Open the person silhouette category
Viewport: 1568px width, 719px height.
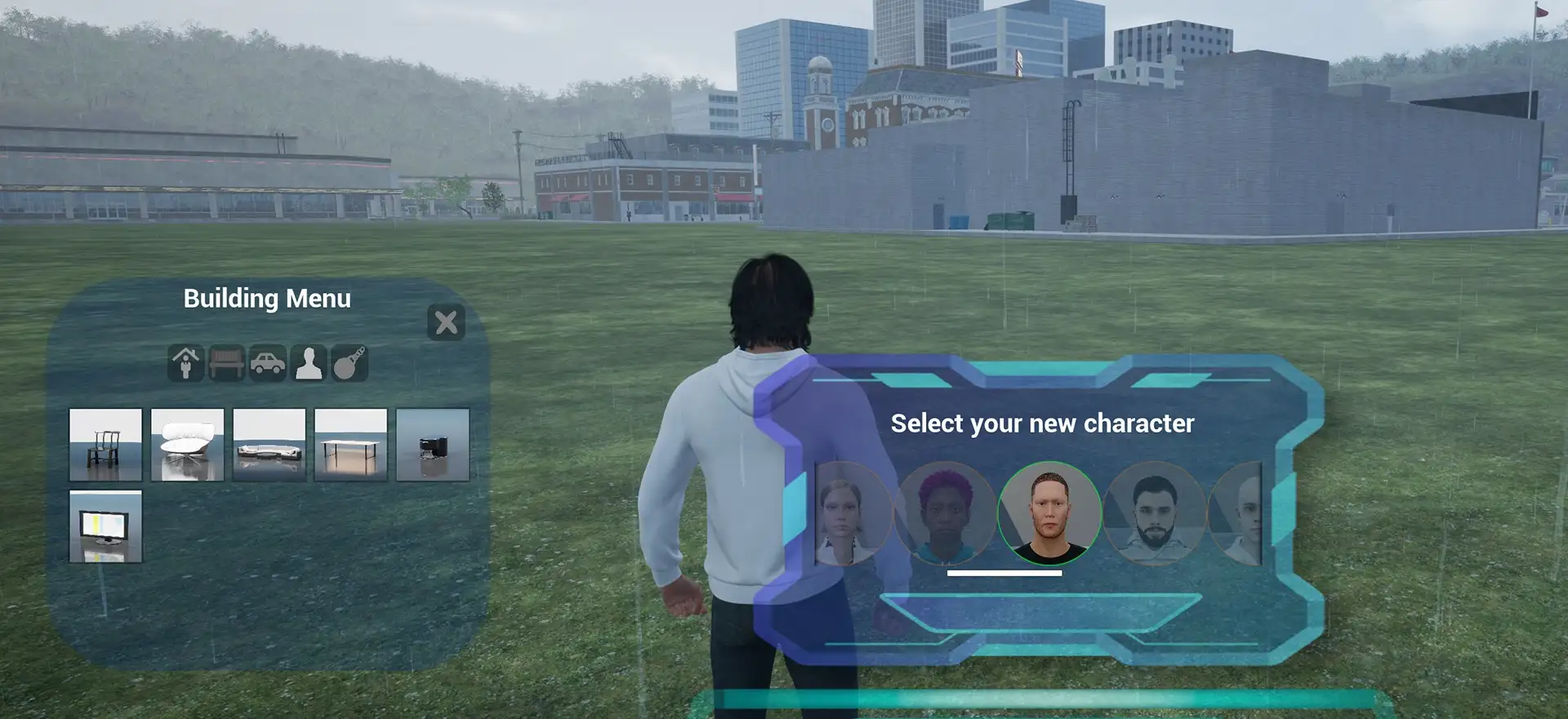coord(309,363)
